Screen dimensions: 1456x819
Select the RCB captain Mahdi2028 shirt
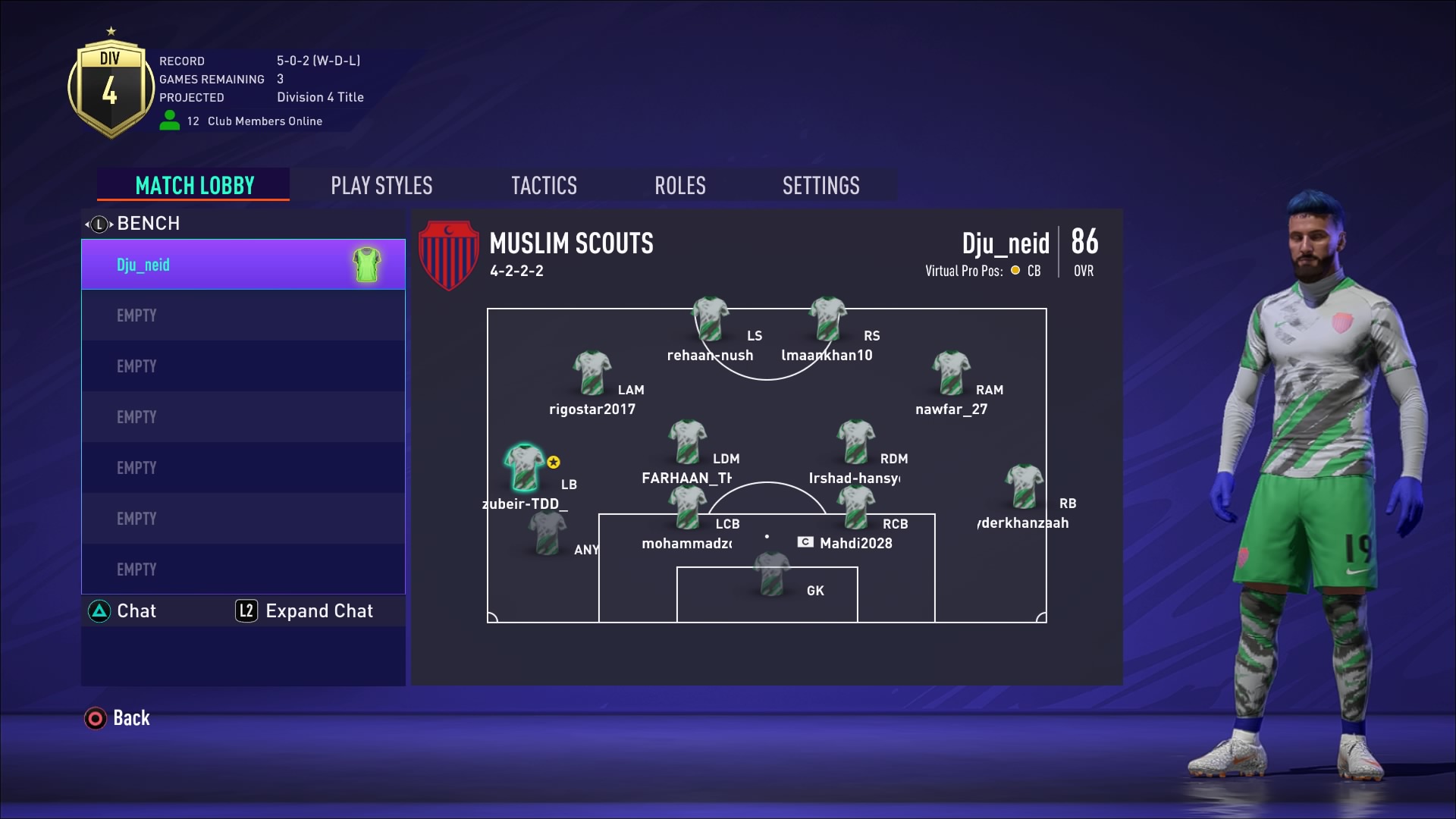click(855, 507)
